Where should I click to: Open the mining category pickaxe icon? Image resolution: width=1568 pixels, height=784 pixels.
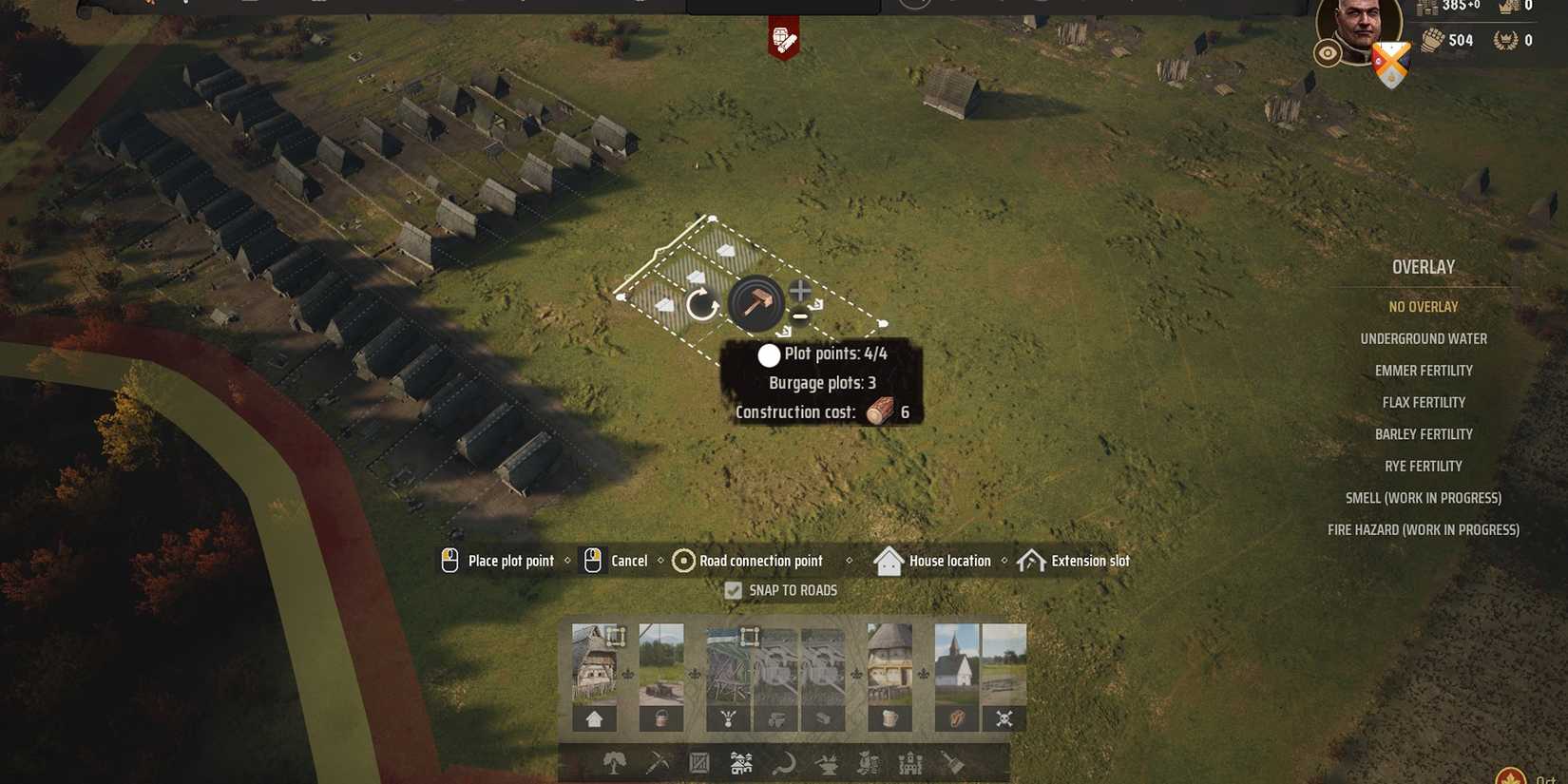pyautogui.click(x=659, y=763)
